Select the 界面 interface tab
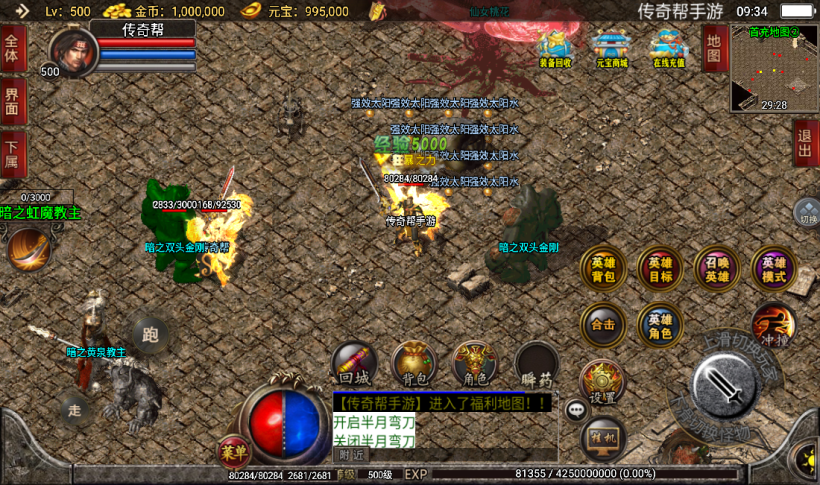The width and height of the screenshot is (820, 485). 13,102
